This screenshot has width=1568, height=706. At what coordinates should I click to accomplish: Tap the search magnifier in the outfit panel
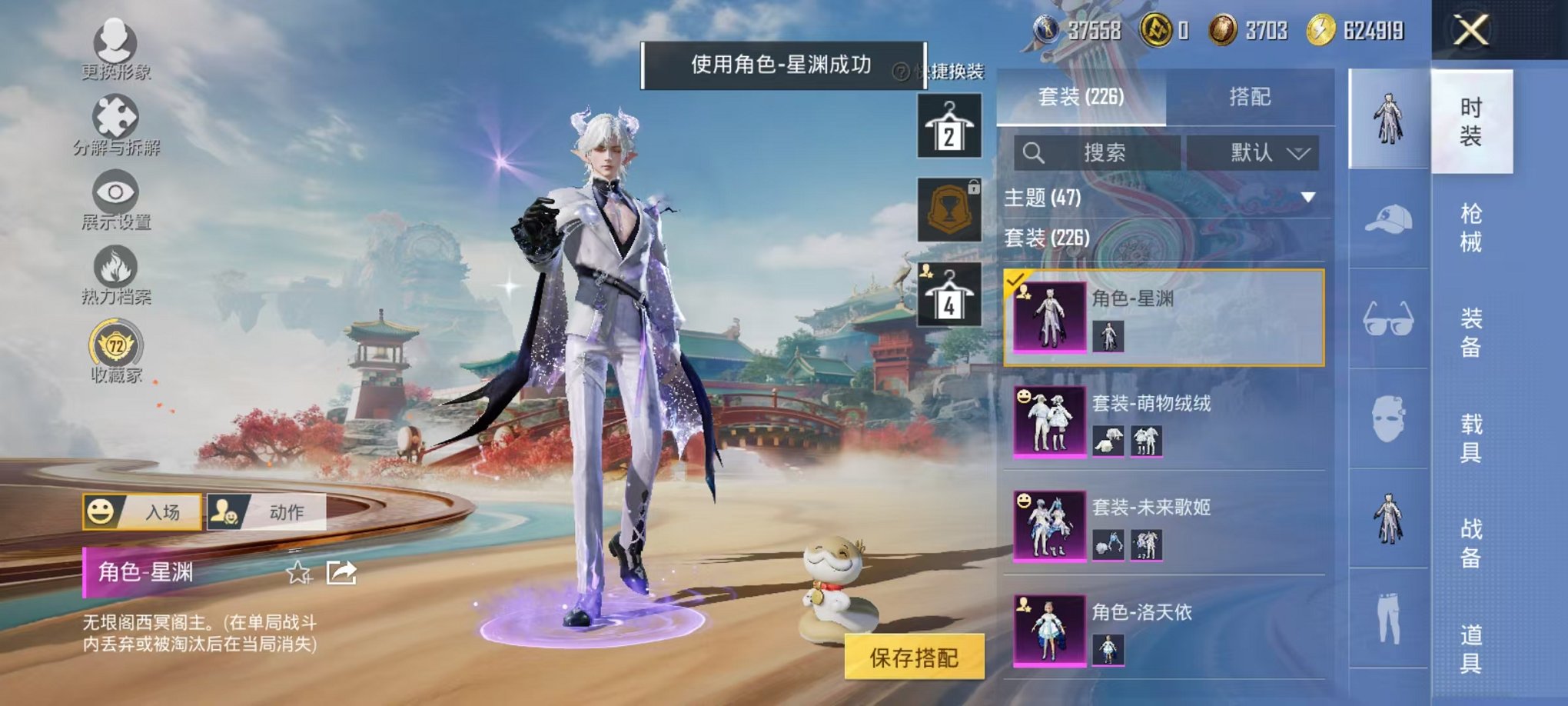(1034, 152)
